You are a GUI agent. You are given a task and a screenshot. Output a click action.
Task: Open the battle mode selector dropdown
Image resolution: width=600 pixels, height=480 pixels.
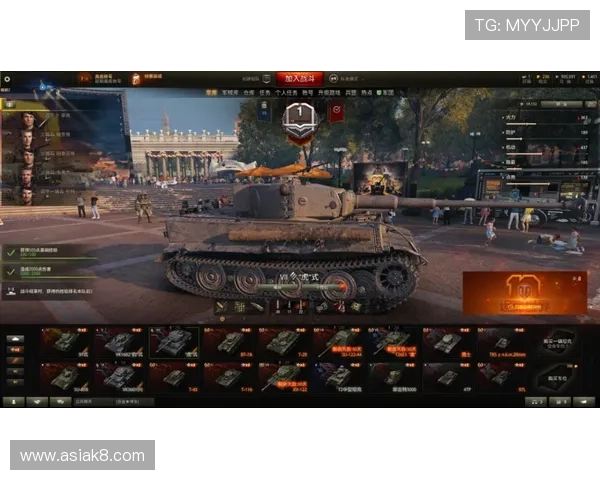[357, 77]
